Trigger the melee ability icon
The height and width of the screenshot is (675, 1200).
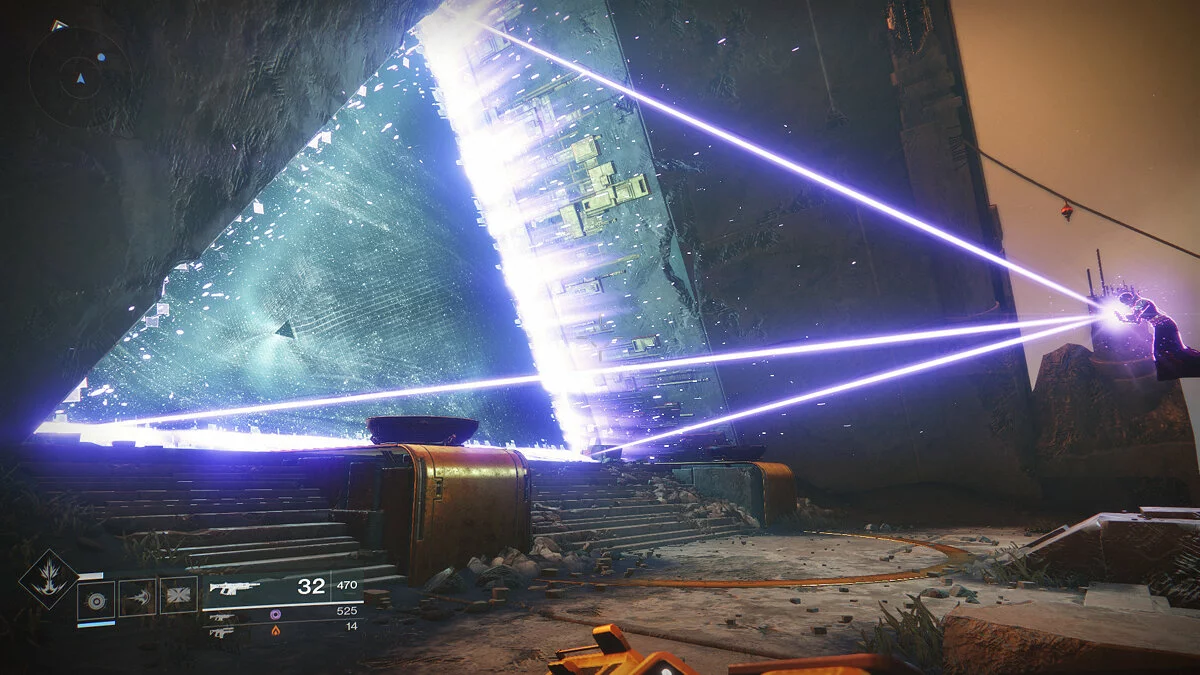(137, 597)
